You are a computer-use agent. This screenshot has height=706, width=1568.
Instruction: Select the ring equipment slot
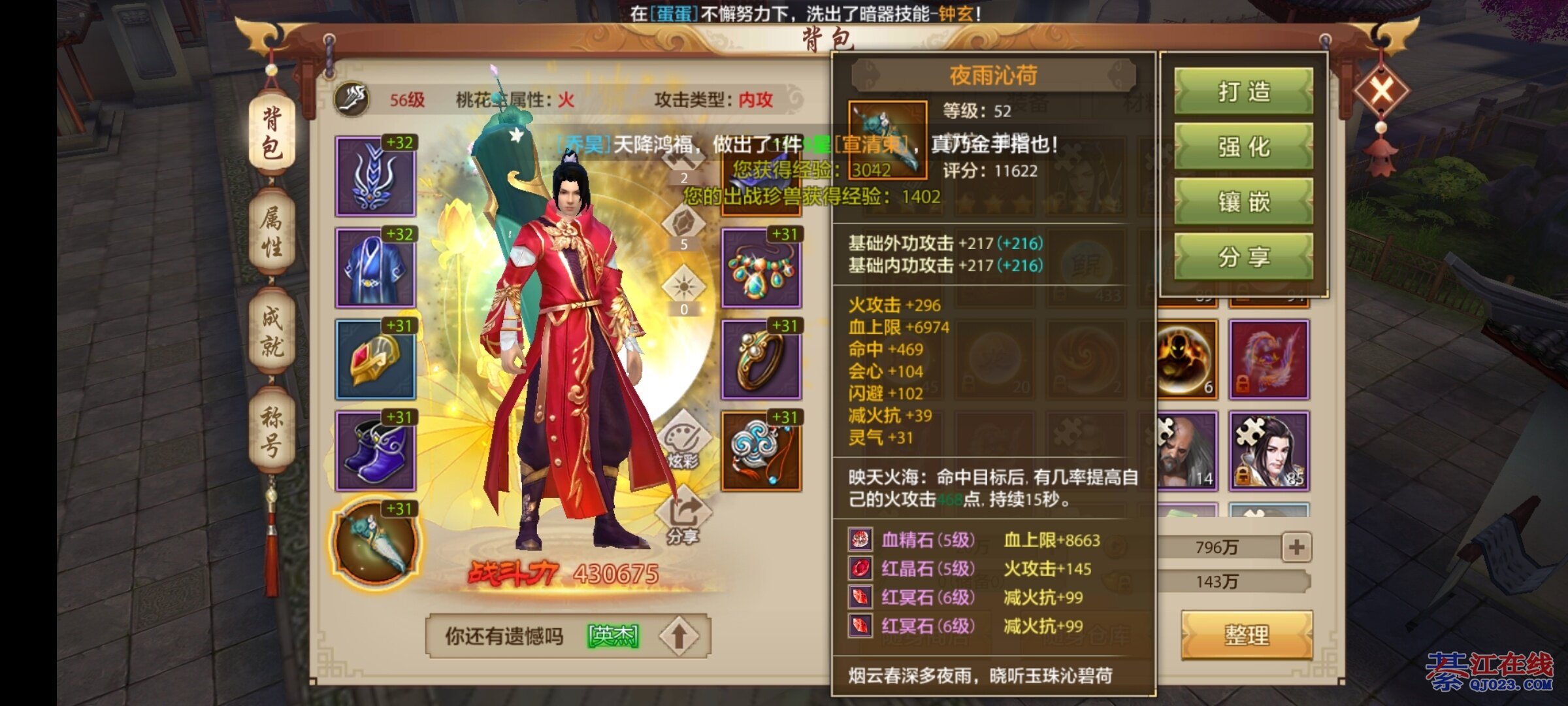tap(761, 360)
